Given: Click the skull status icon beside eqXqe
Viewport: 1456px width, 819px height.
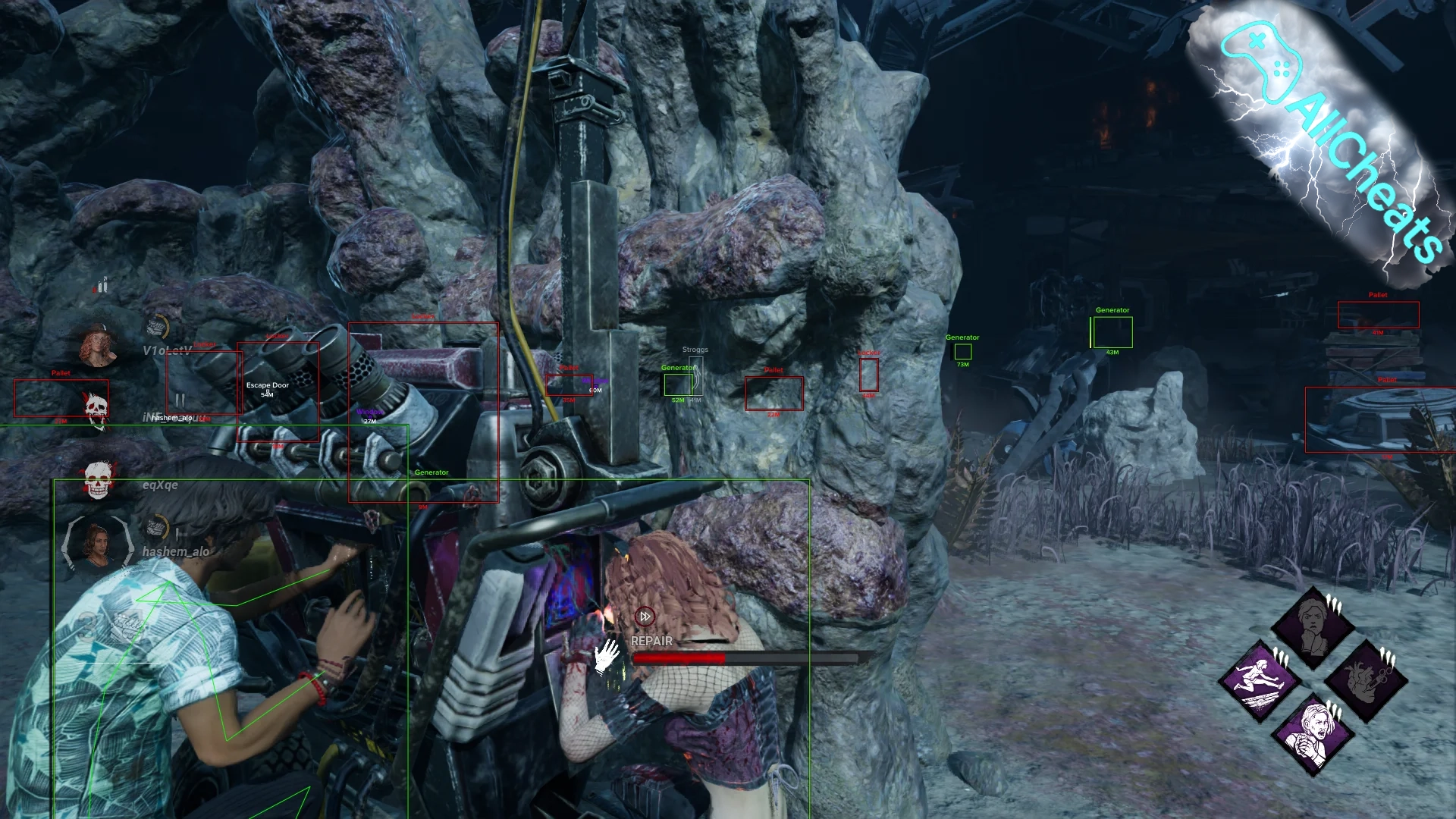Looking at the screenshot, I should 98,481.
